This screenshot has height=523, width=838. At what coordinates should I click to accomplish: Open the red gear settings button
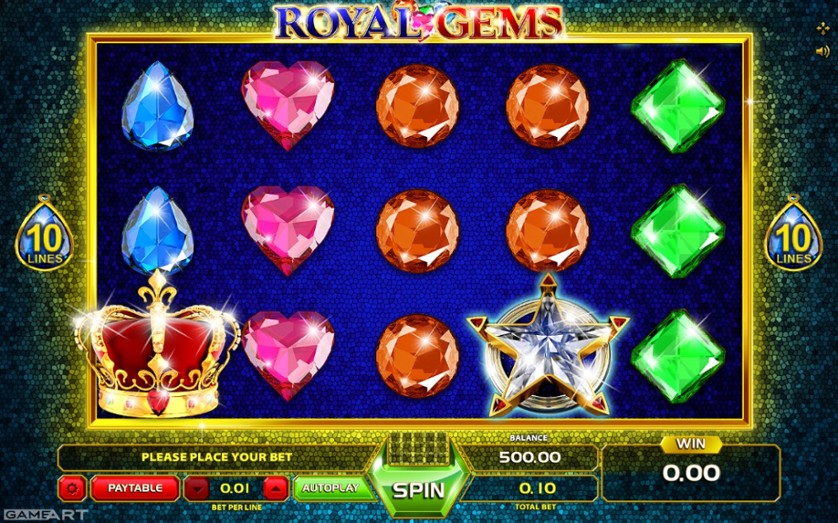[x=72, y=488]
